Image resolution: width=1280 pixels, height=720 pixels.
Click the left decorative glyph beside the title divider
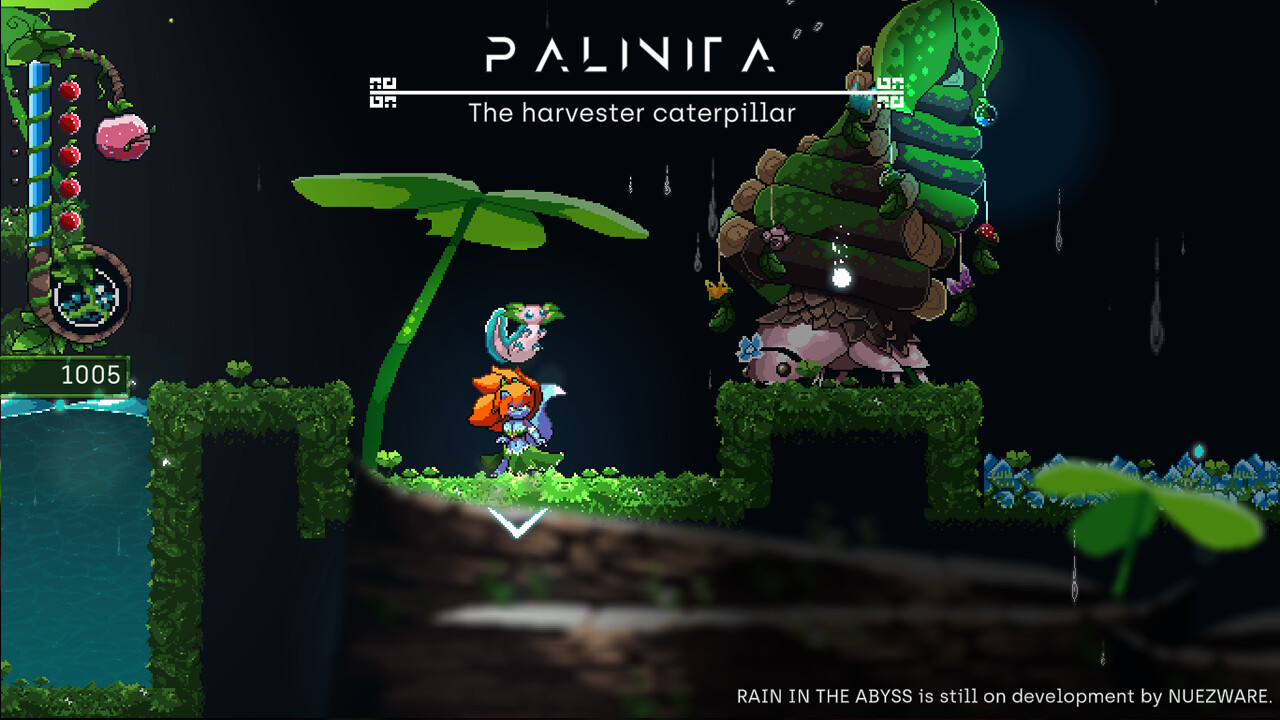(383, 92)
